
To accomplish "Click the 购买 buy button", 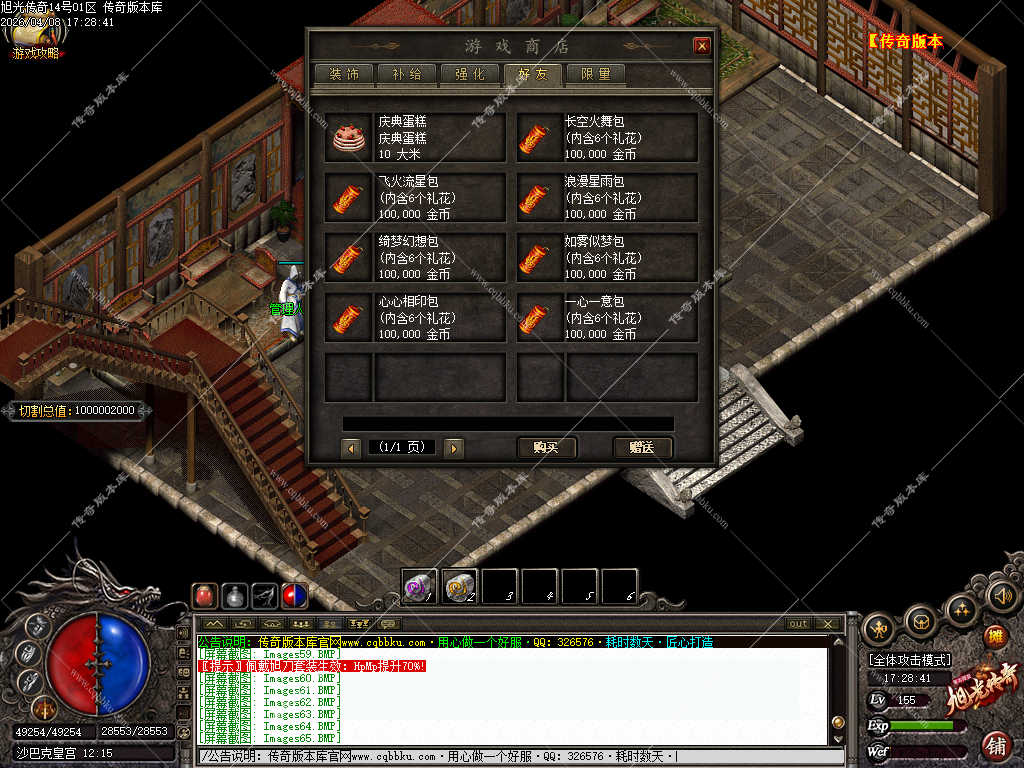I will [546, 448].
